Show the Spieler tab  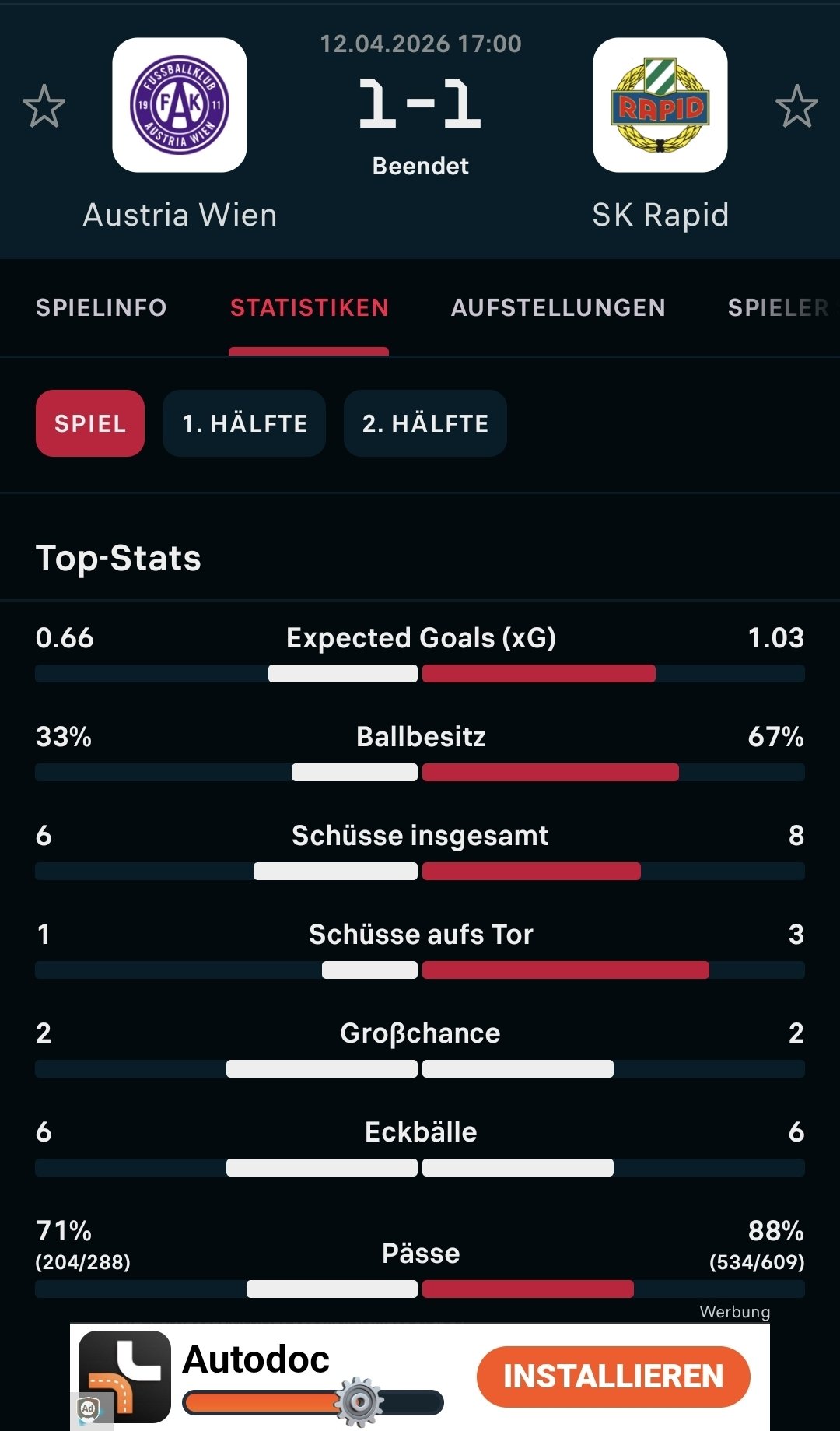tap(778, 307)
